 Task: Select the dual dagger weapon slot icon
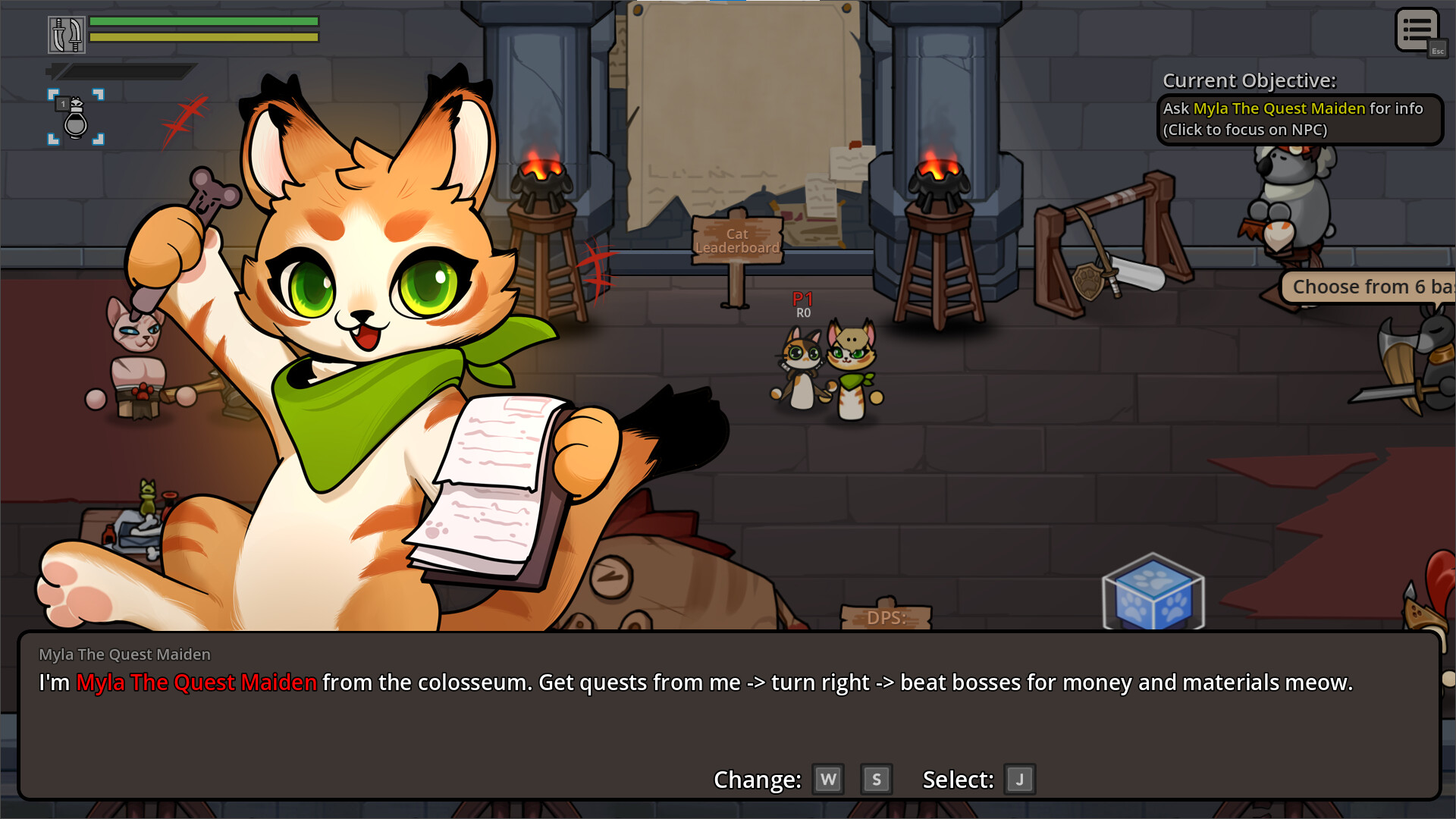point(67,34)
